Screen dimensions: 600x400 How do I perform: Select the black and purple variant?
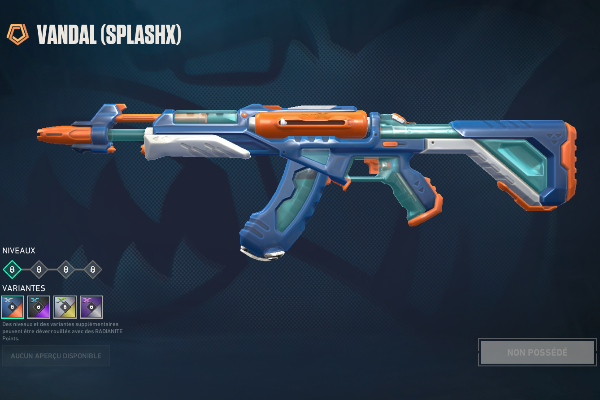pyautogui.click(x=39, y=306)
